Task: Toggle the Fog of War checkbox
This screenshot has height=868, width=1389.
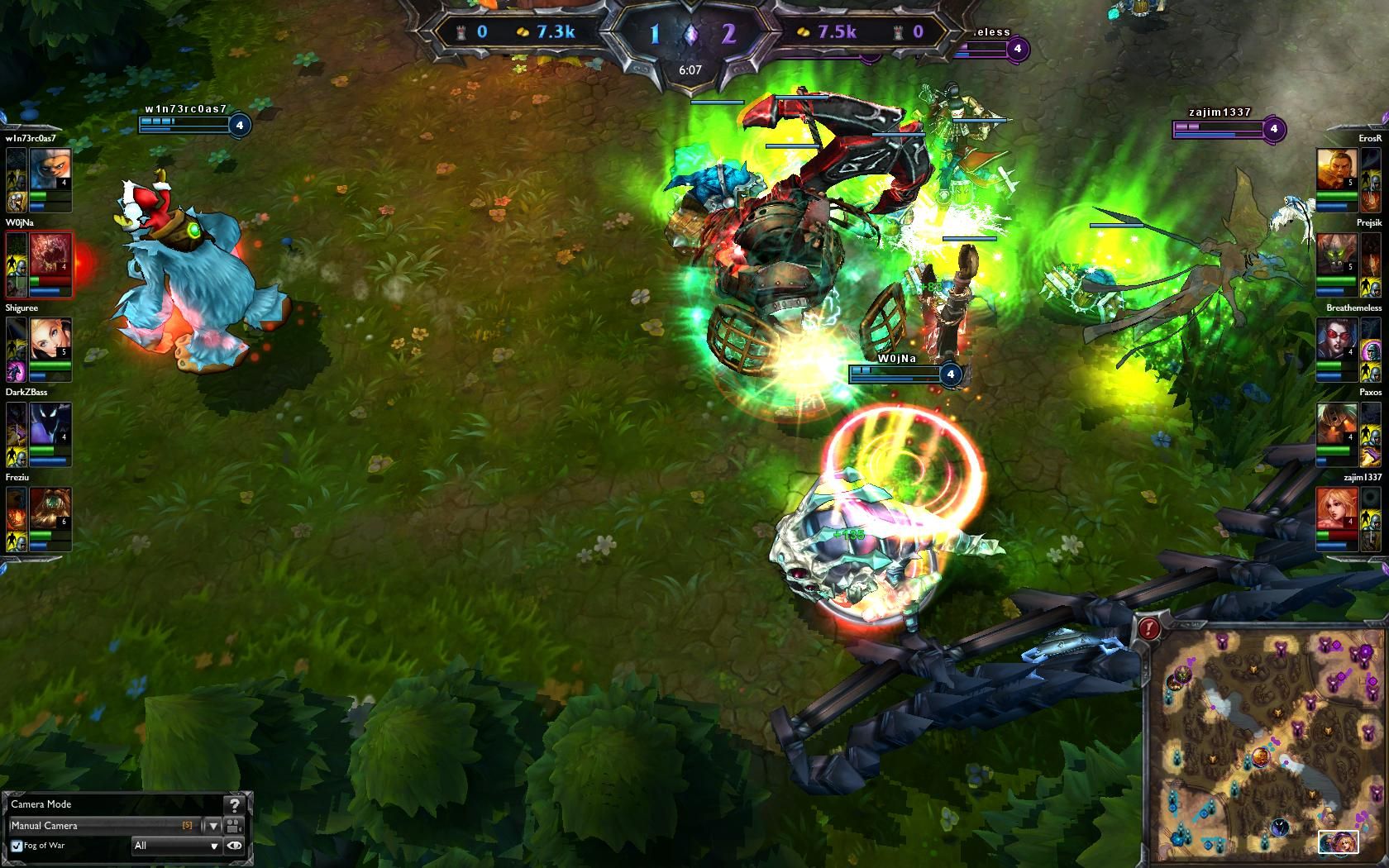Action: (17, 846)
